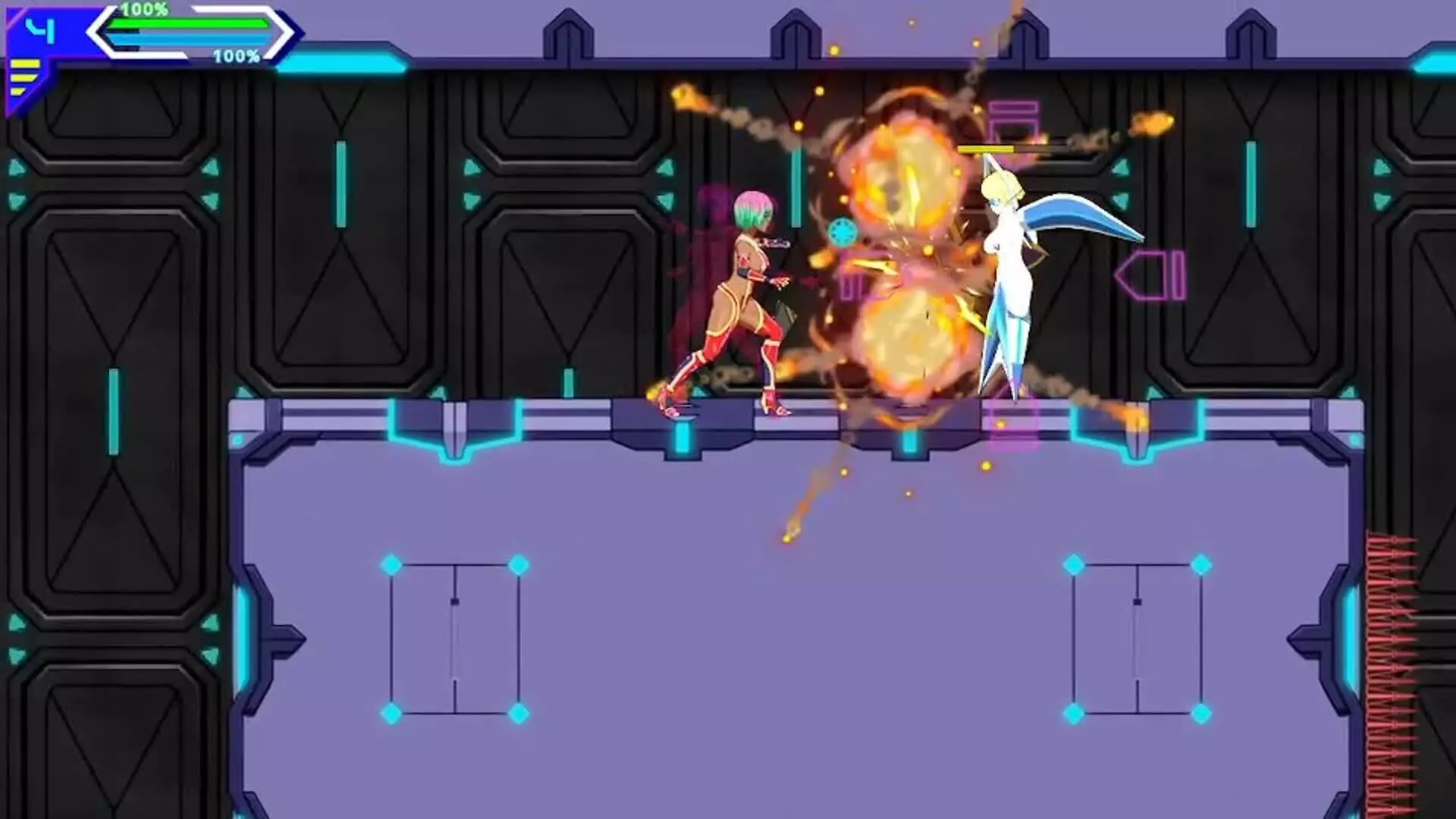Toggle the green 100% health bar
The width and height of the screenshot is (1456, 819).
190,23
